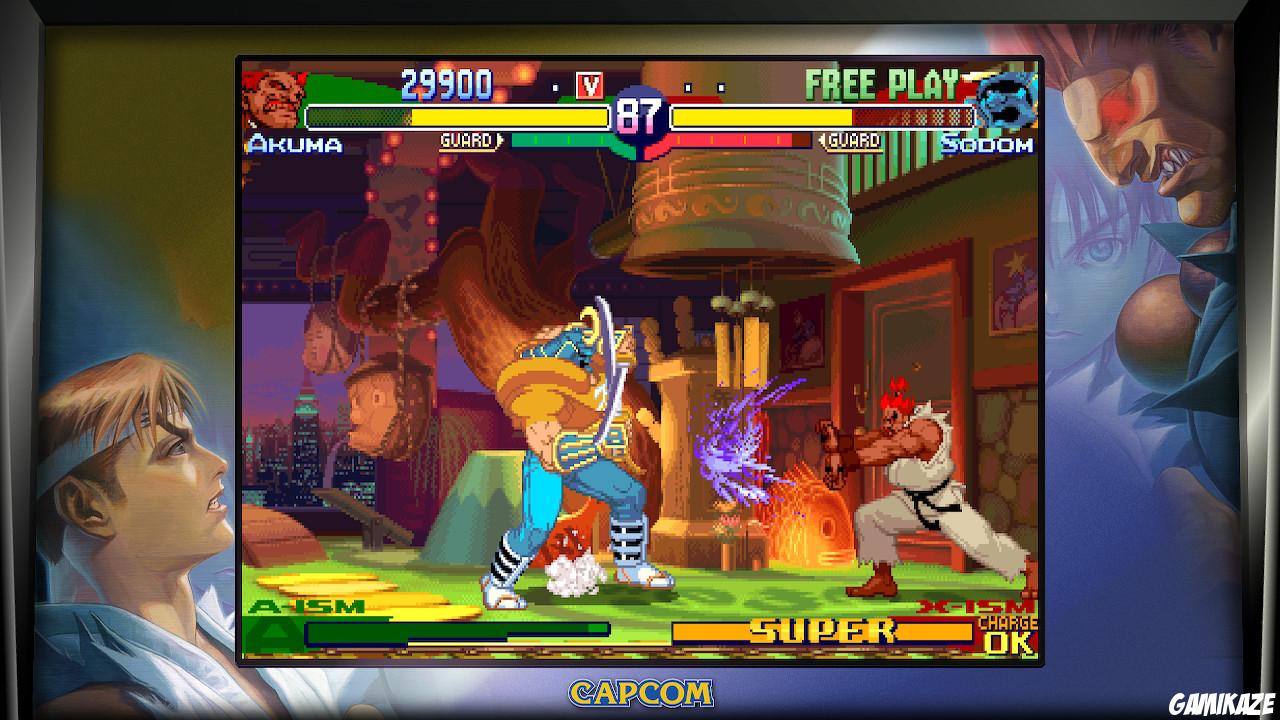Click the CAPCOM logo at bottom
1280x720 pixels.
[640, 692]
